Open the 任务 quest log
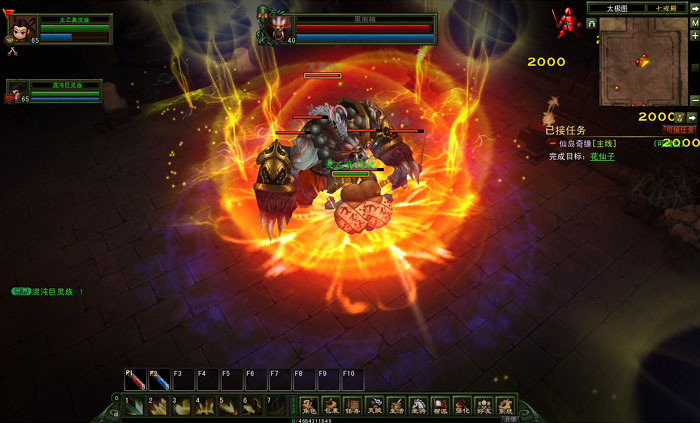This screenshot has width=700, height=423. point(352,406)
